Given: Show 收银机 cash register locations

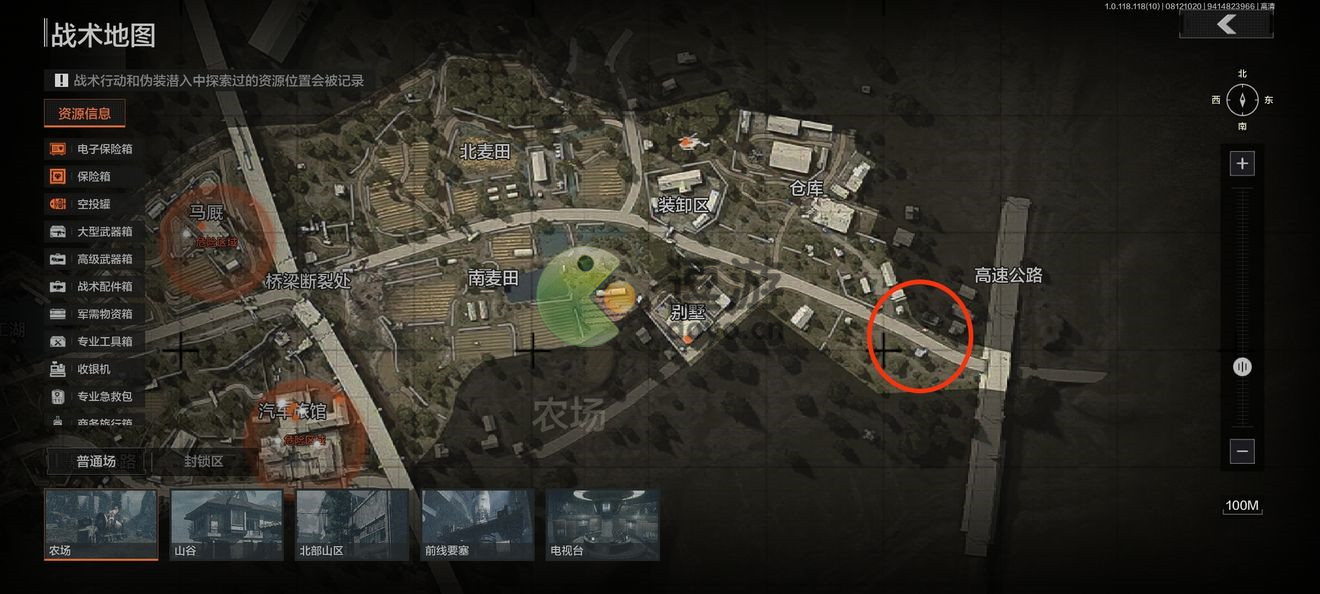Looking at the screenshot, I should [92, 369].
